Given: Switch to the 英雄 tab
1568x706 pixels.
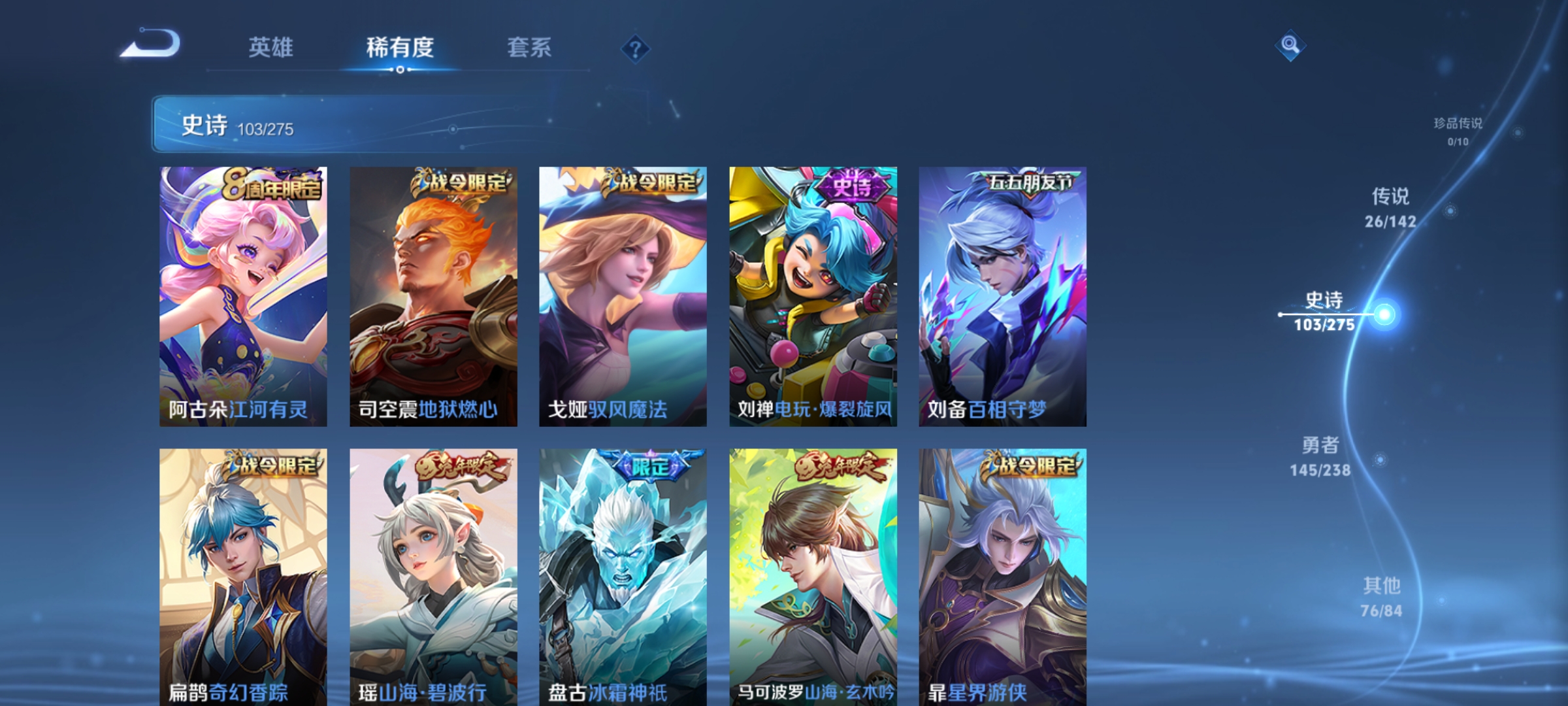Looking at the screenshot, I should pyautogui.click(x=272, y=47).
